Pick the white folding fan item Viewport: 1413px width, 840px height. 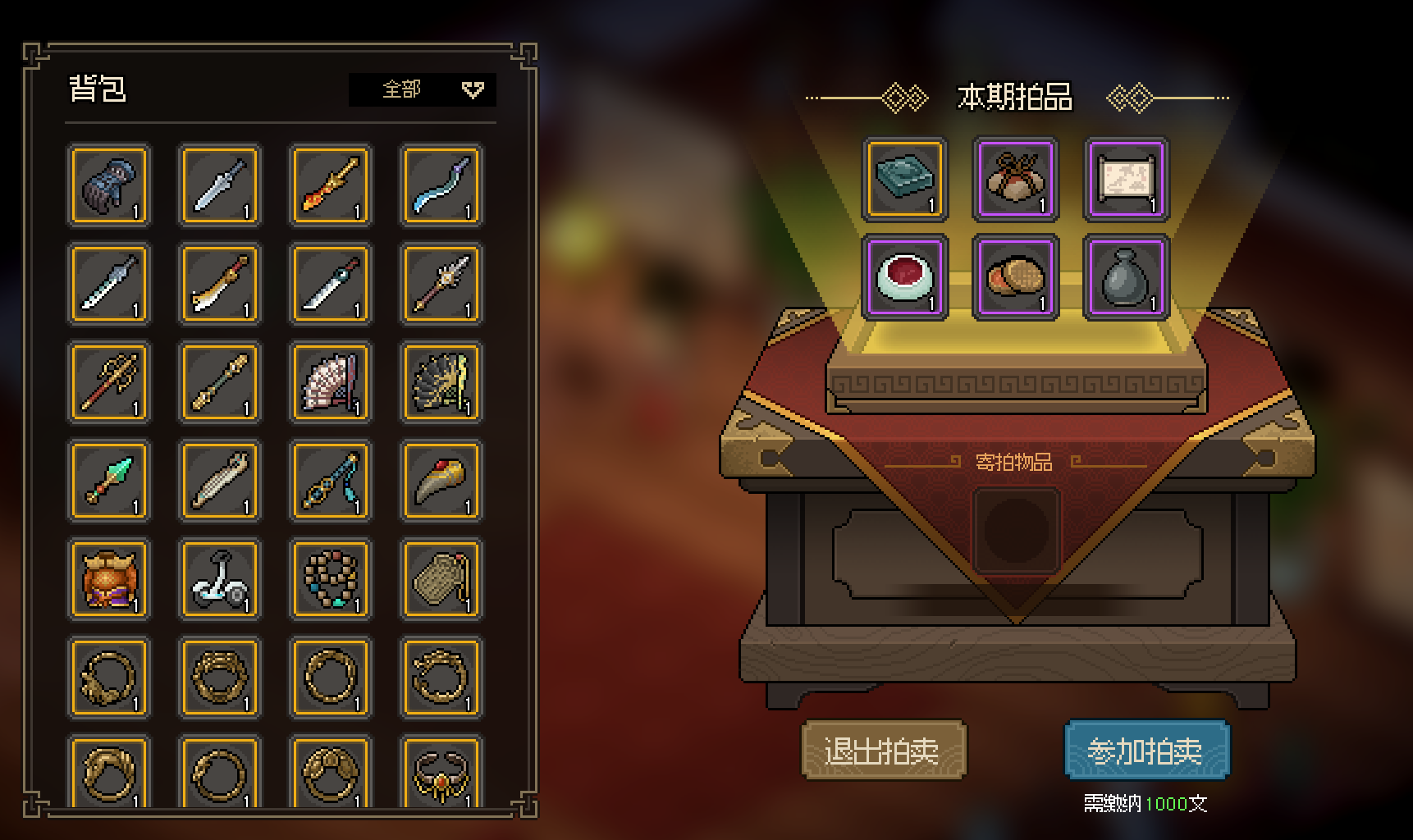pos(331,382)
